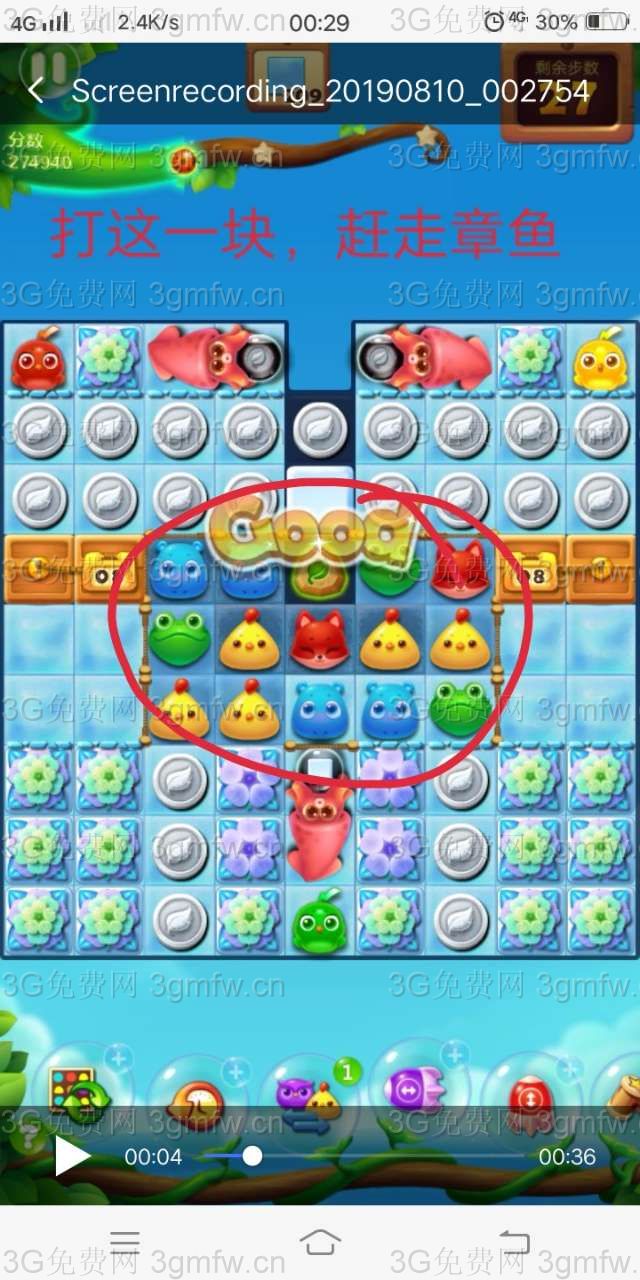Go back using the video player's arrow
This screenshot has height=1280, width=640.
37,91
